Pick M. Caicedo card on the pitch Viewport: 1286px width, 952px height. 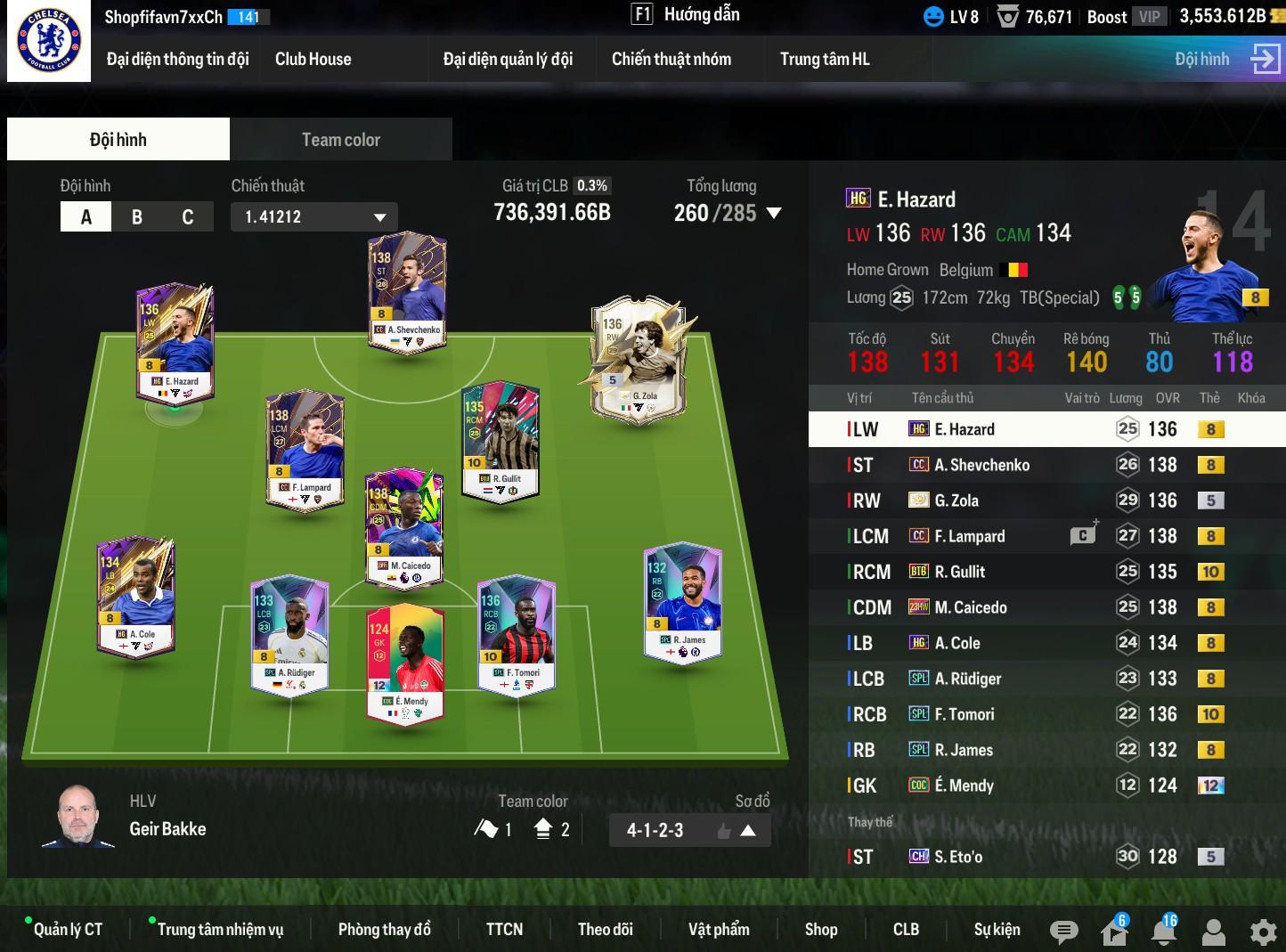[404, 525]
